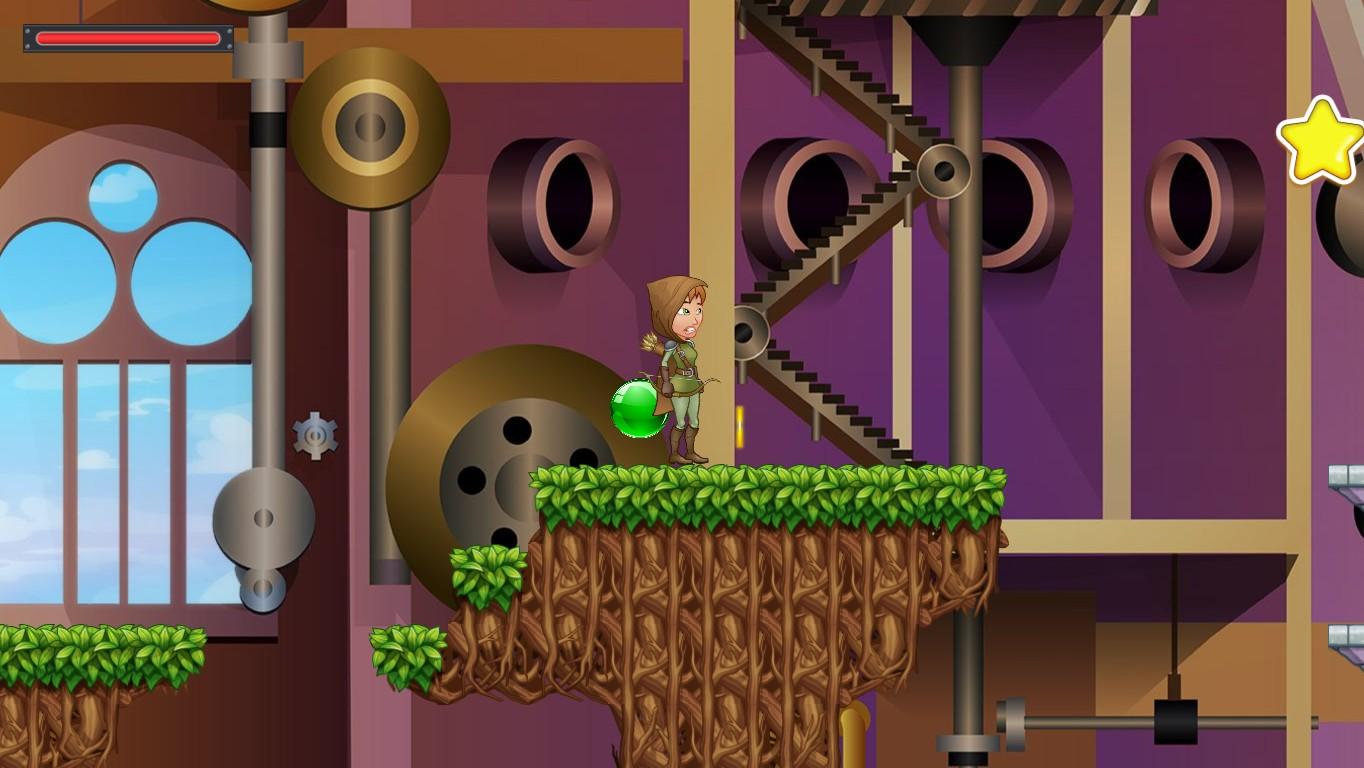The image size is (1364, 768).
Task: Click the yellow glowing item near the pipe
Action: (741, 425)
